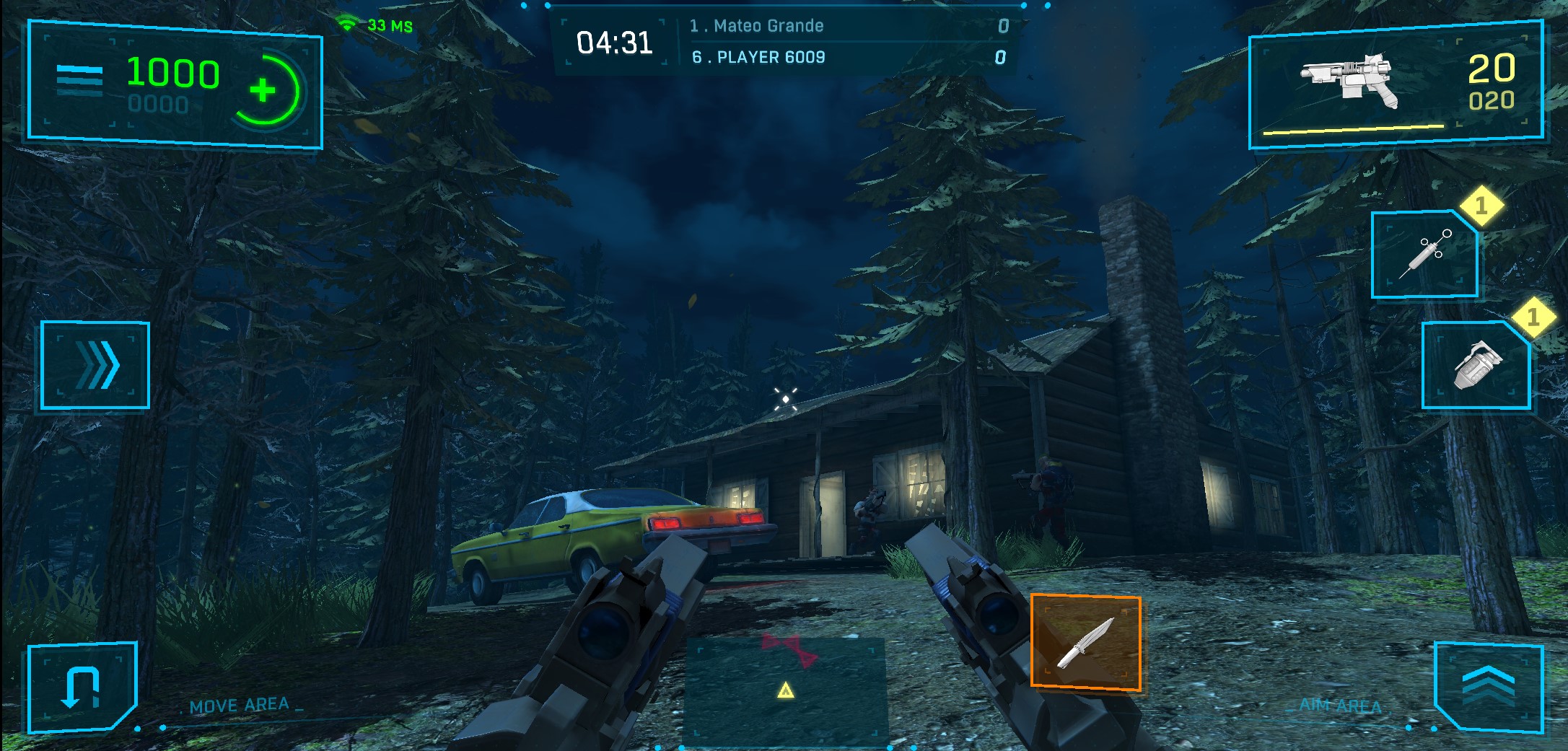Click the radar minimap panel
1568x751 pixels.
point(785,688)
